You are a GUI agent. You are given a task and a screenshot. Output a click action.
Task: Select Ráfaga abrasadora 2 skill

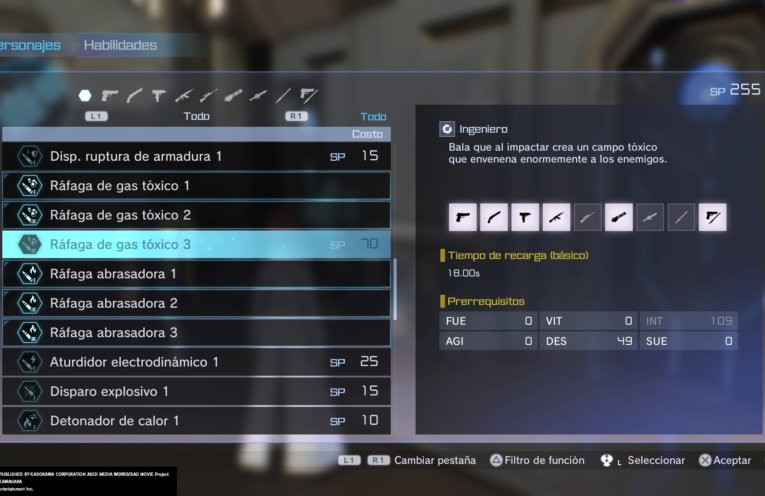(x=196, y=303)
